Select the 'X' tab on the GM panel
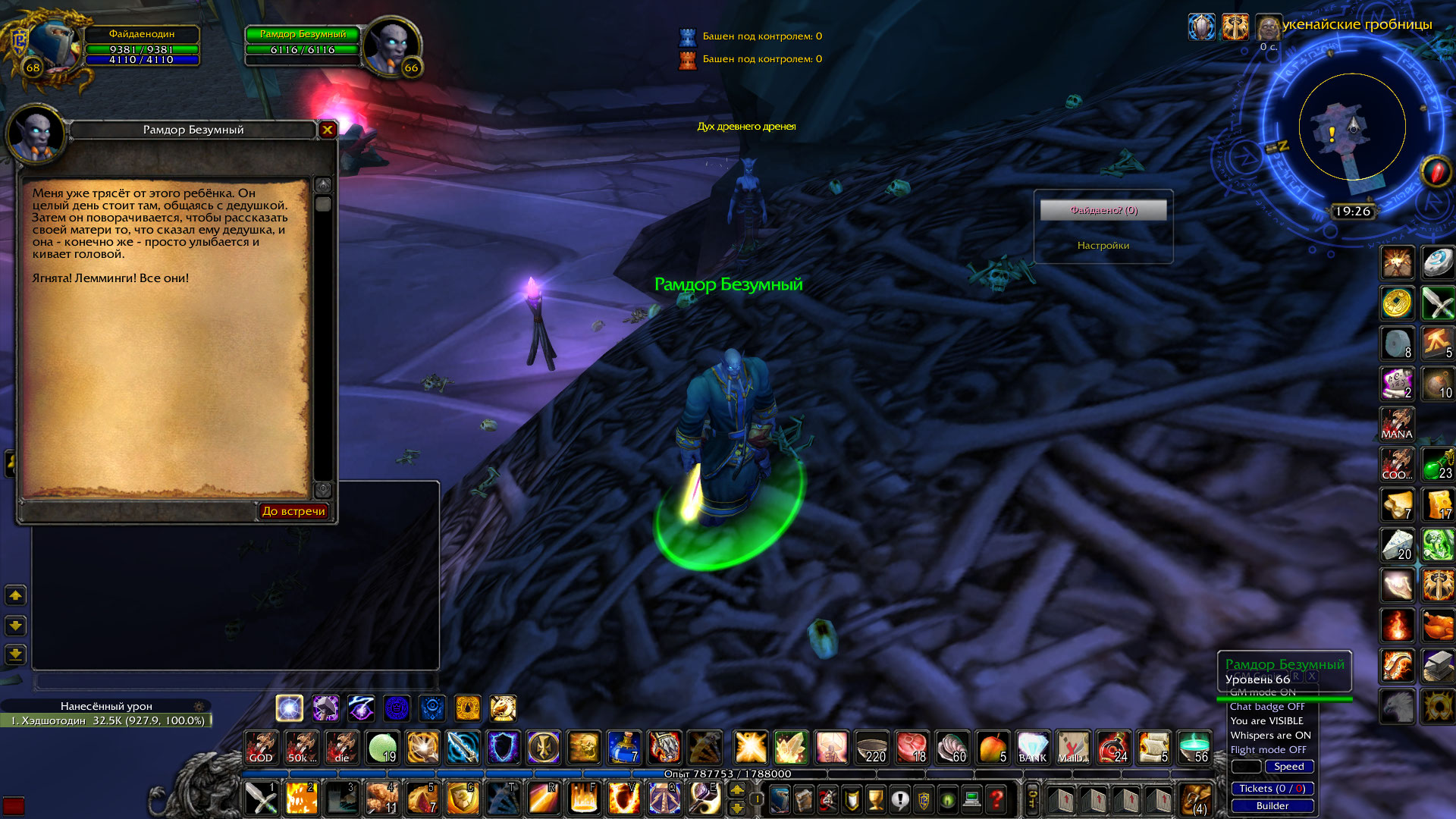 click(1312, 676)
